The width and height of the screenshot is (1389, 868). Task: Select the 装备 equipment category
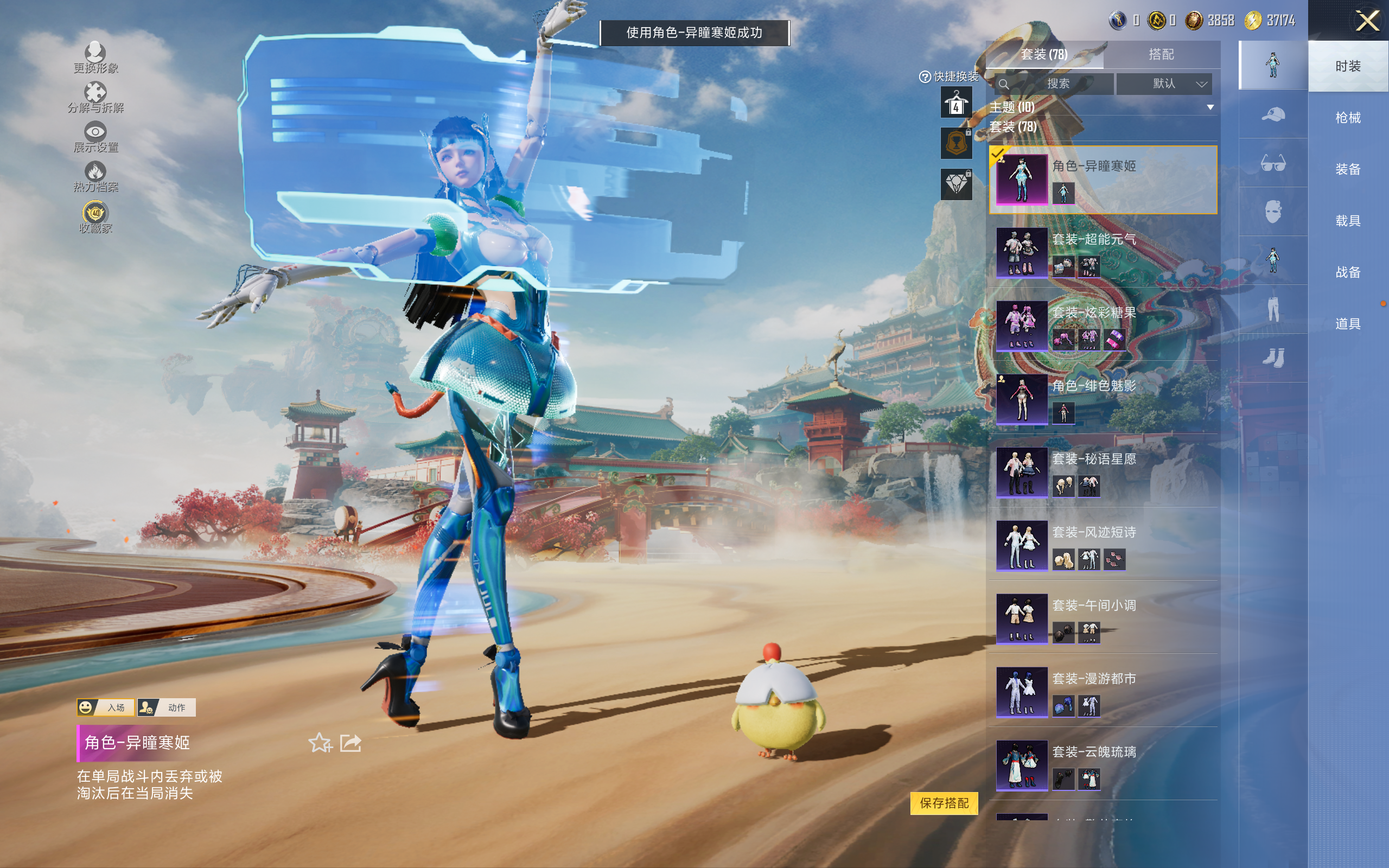[x=1347, y=169]
